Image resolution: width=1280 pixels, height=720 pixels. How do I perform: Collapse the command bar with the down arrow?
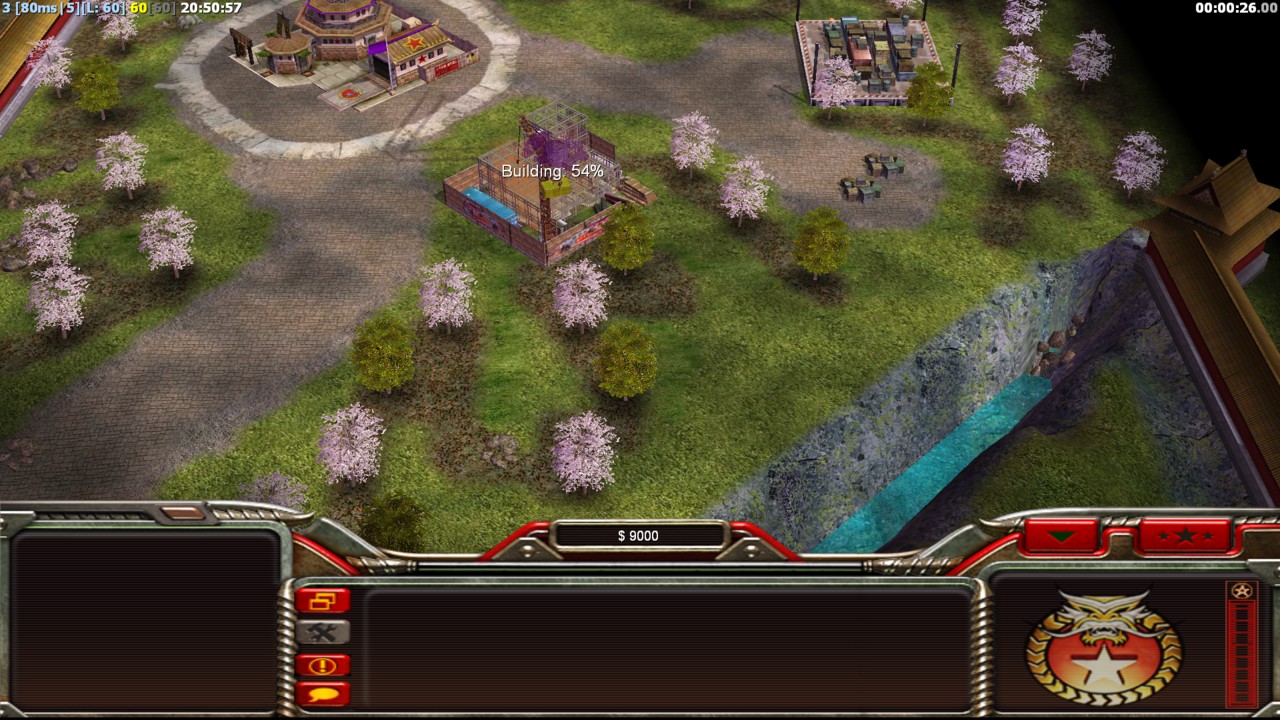[x=1061, y=537]
